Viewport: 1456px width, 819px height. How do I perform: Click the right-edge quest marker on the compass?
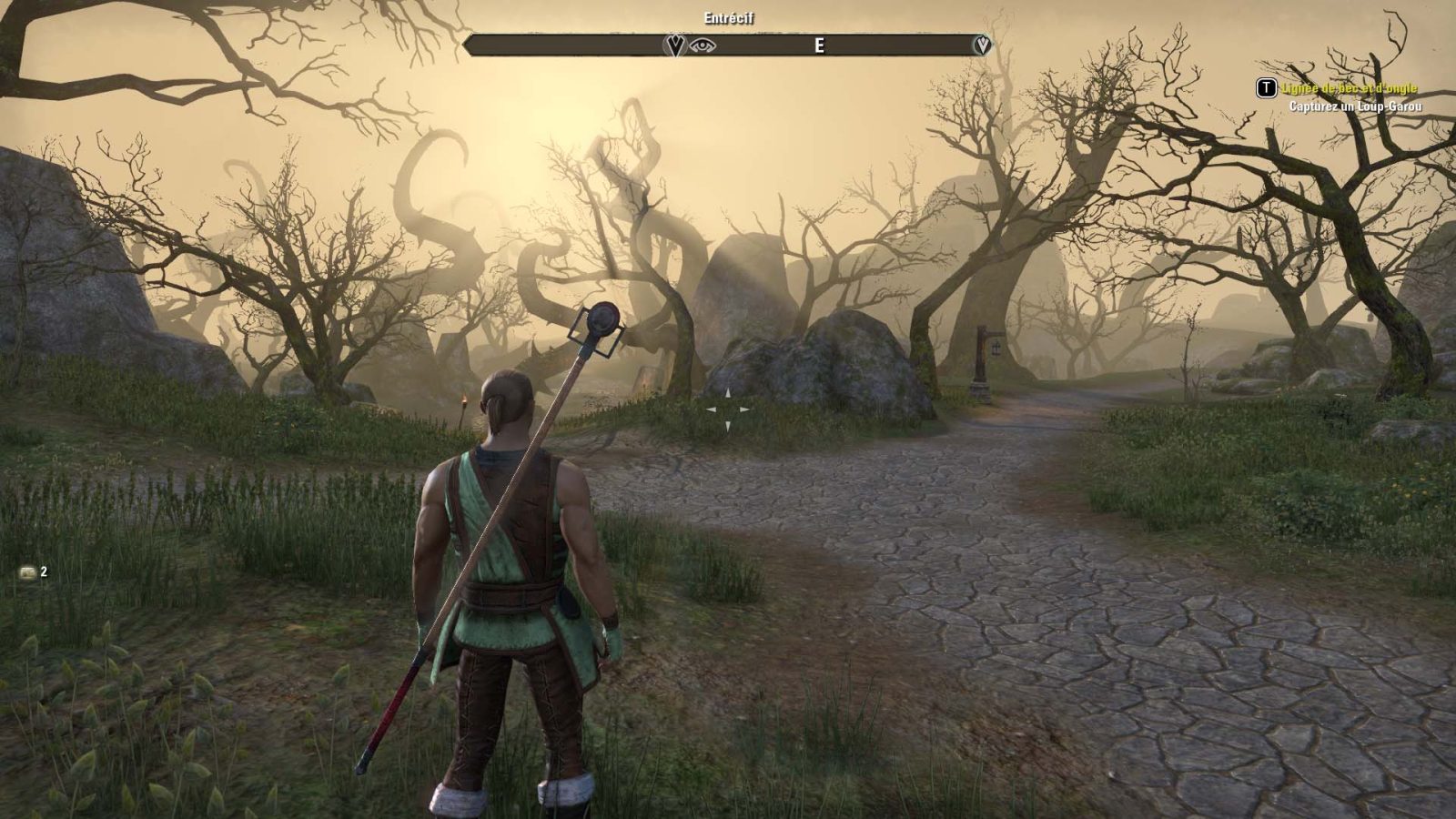point(983,44)
